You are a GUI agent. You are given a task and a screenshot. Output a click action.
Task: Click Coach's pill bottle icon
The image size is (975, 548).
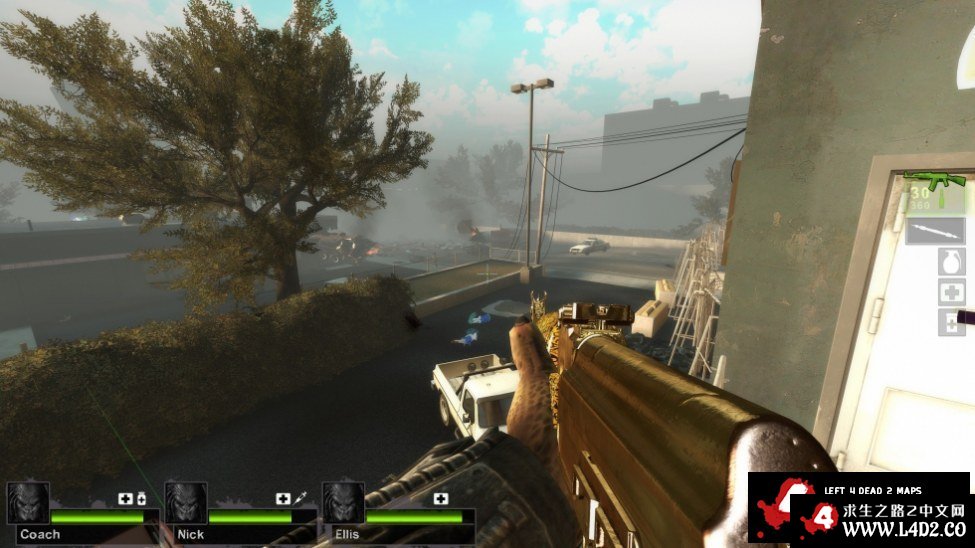[x=141, y=498]
